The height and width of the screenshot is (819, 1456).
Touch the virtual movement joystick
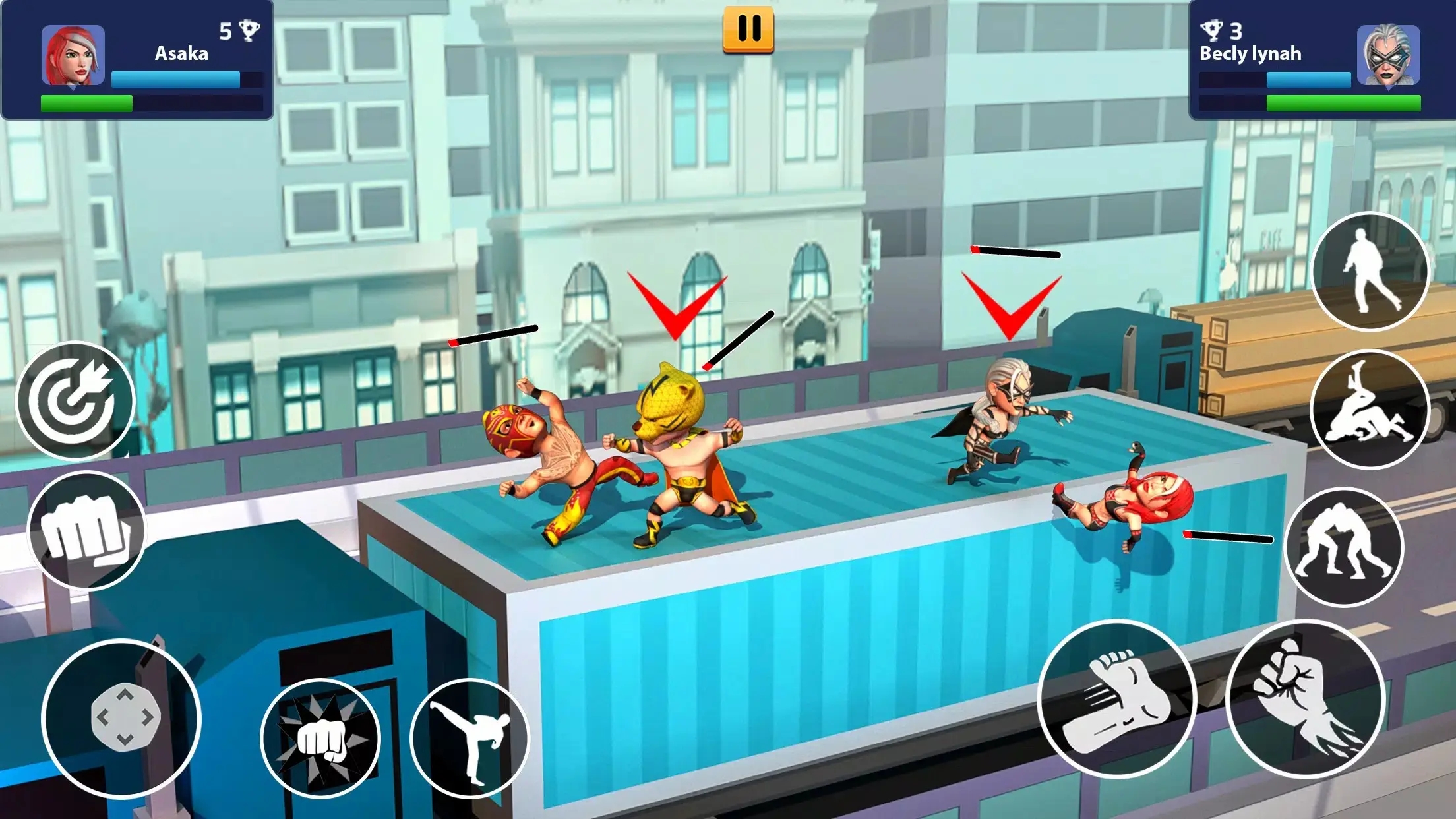click(122, 718)
